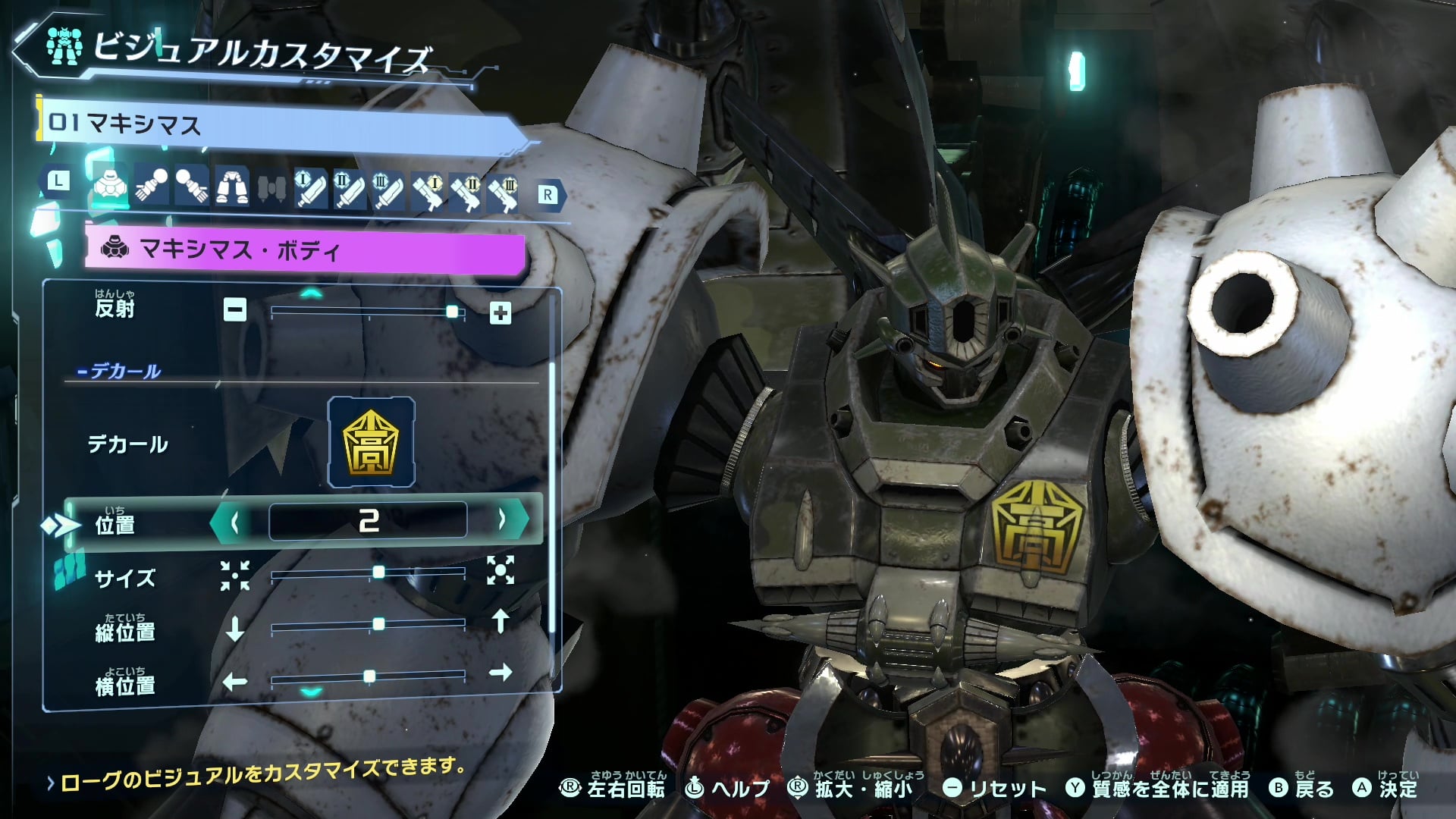Switch to the arm tab with hand pointing right
Image resolution: width=1456 pixels, height=819 pixels.
click(x=191, y=186)
